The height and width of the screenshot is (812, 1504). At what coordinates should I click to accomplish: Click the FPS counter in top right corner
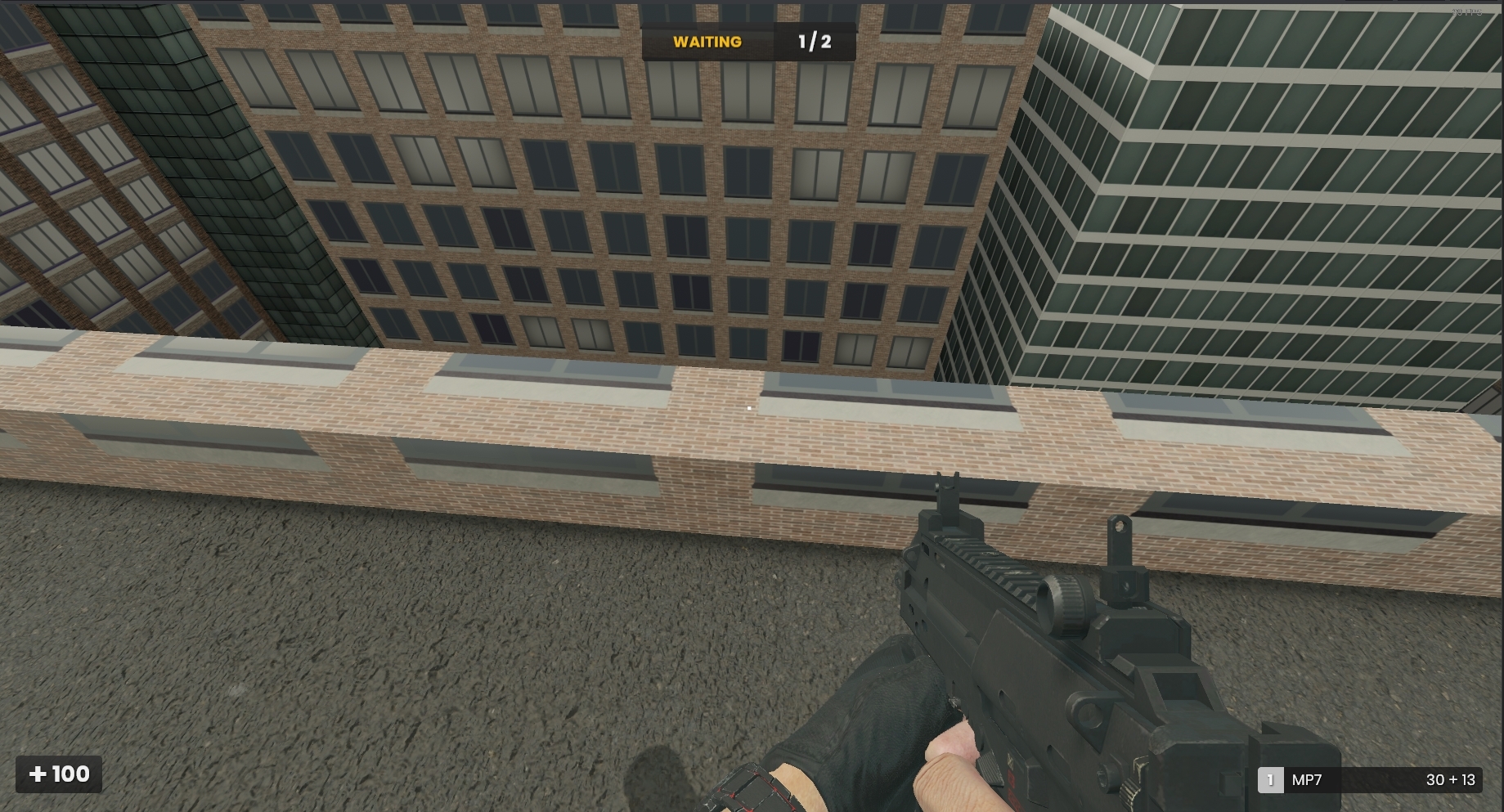(x=1464, y=11)
